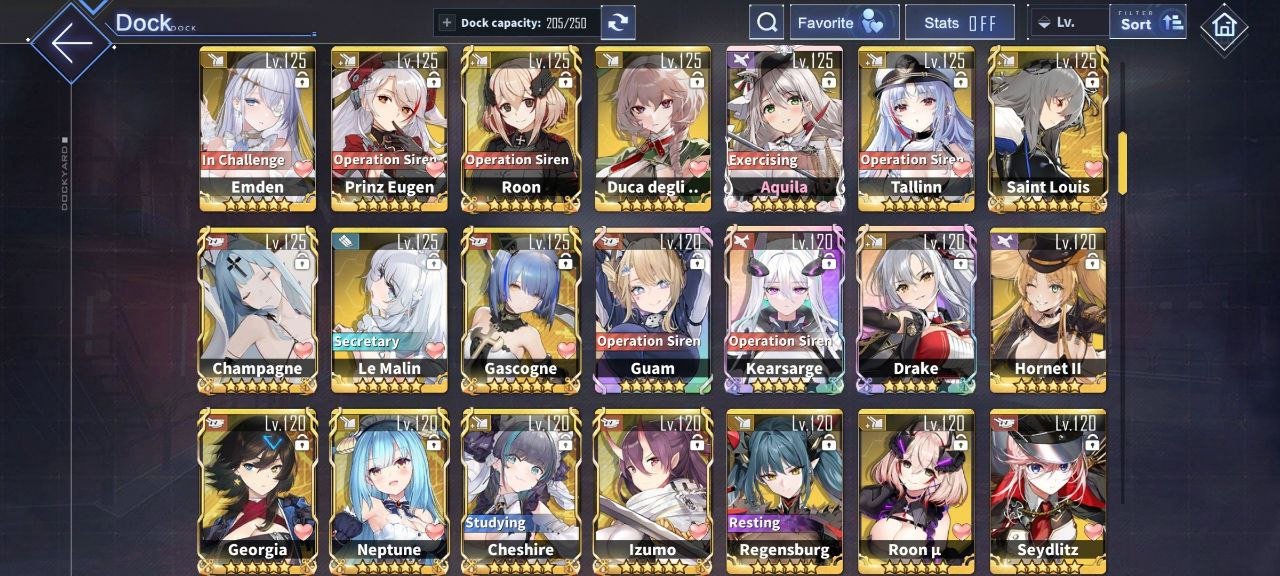Select the Cheshire ship card

tap(521, 490)
